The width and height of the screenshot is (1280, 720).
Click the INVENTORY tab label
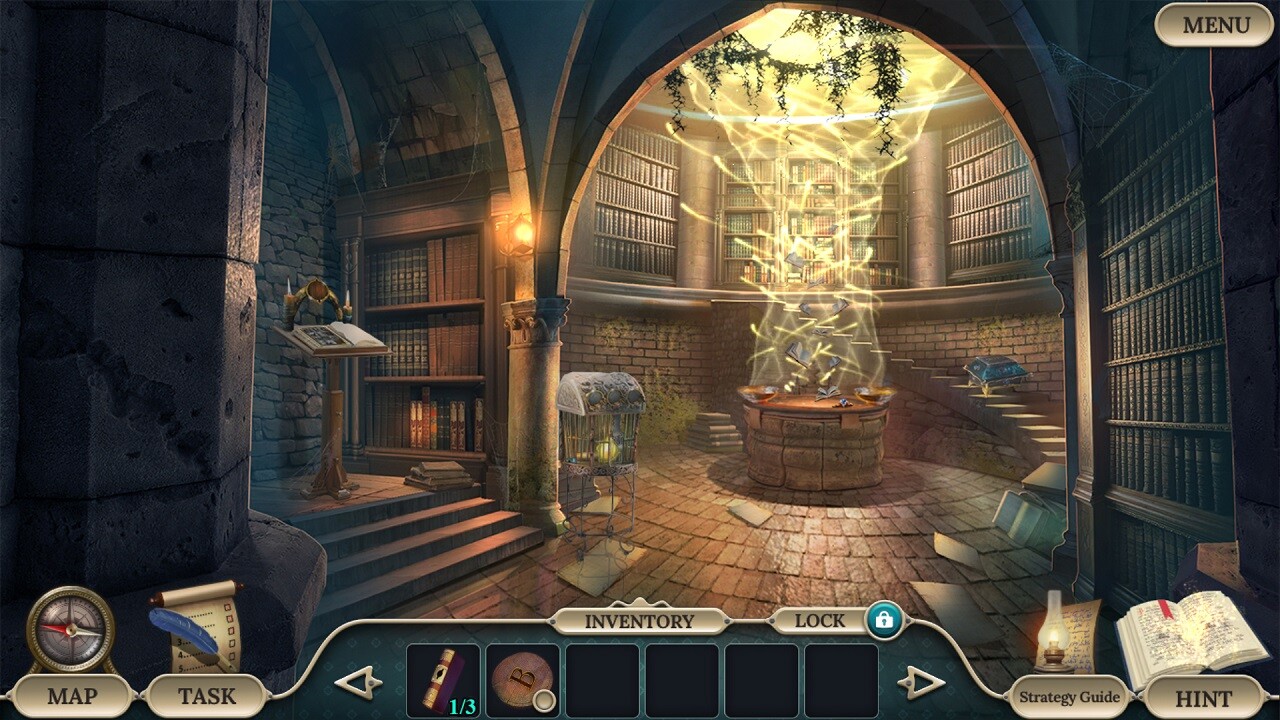pyautogui.click(x=640, y=620)
